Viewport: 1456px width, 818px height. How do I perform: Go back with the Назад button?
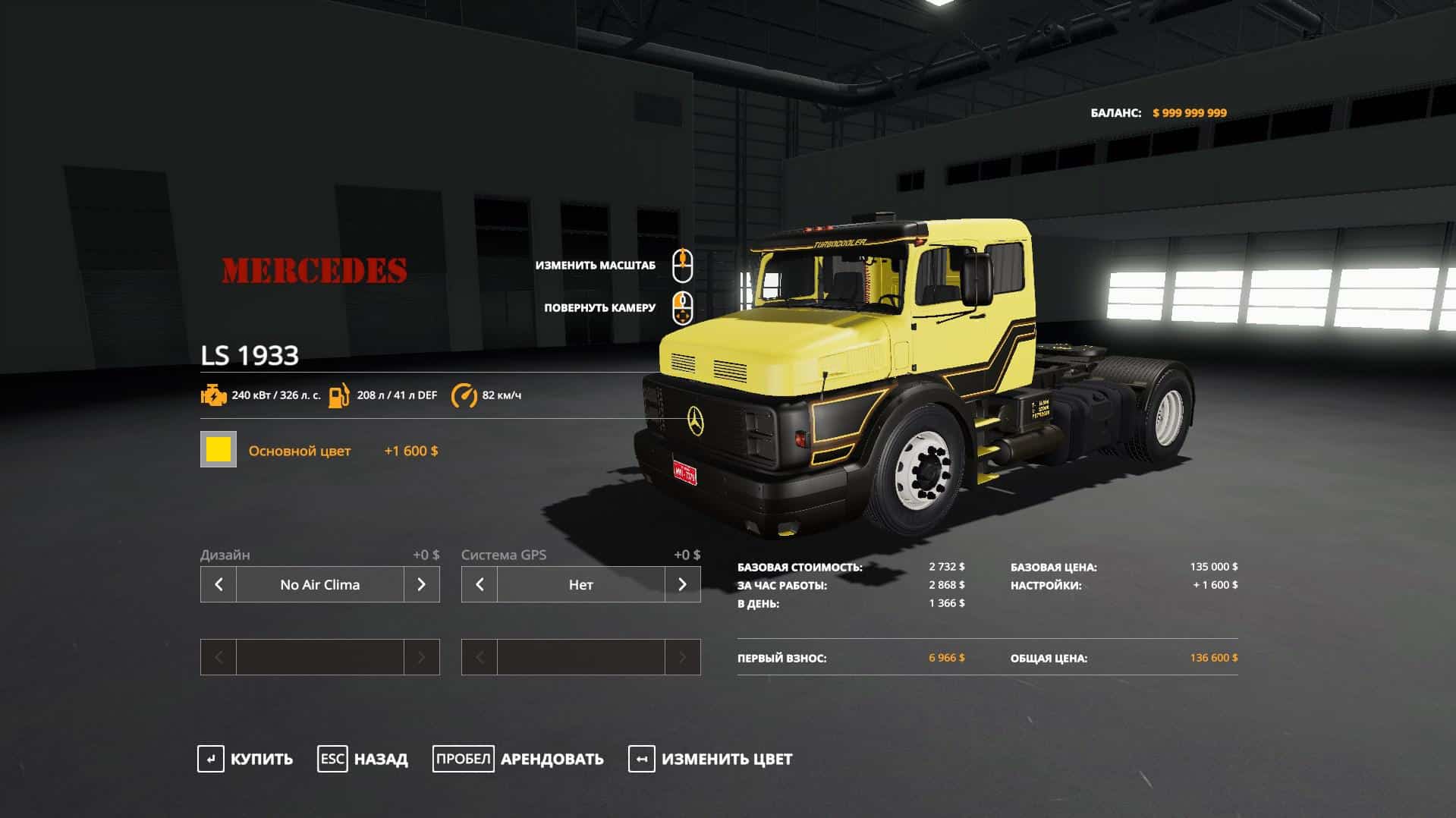pos(363,759)
